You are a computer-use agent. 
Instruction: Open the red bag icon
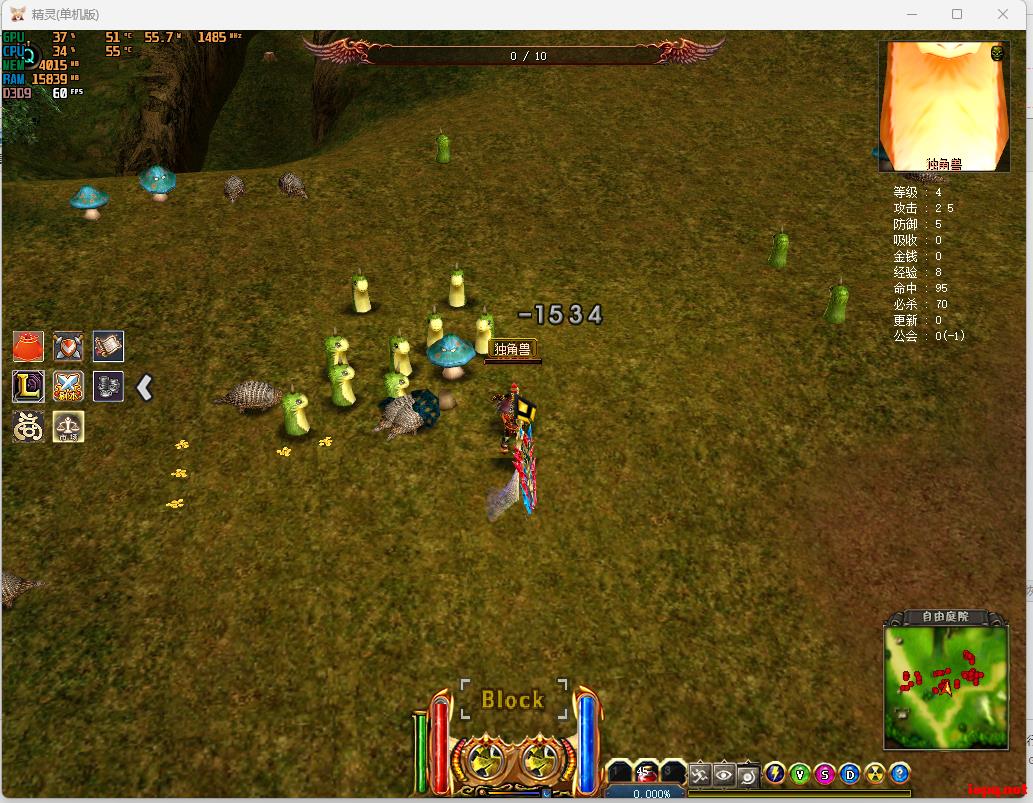tap(28, 346)
